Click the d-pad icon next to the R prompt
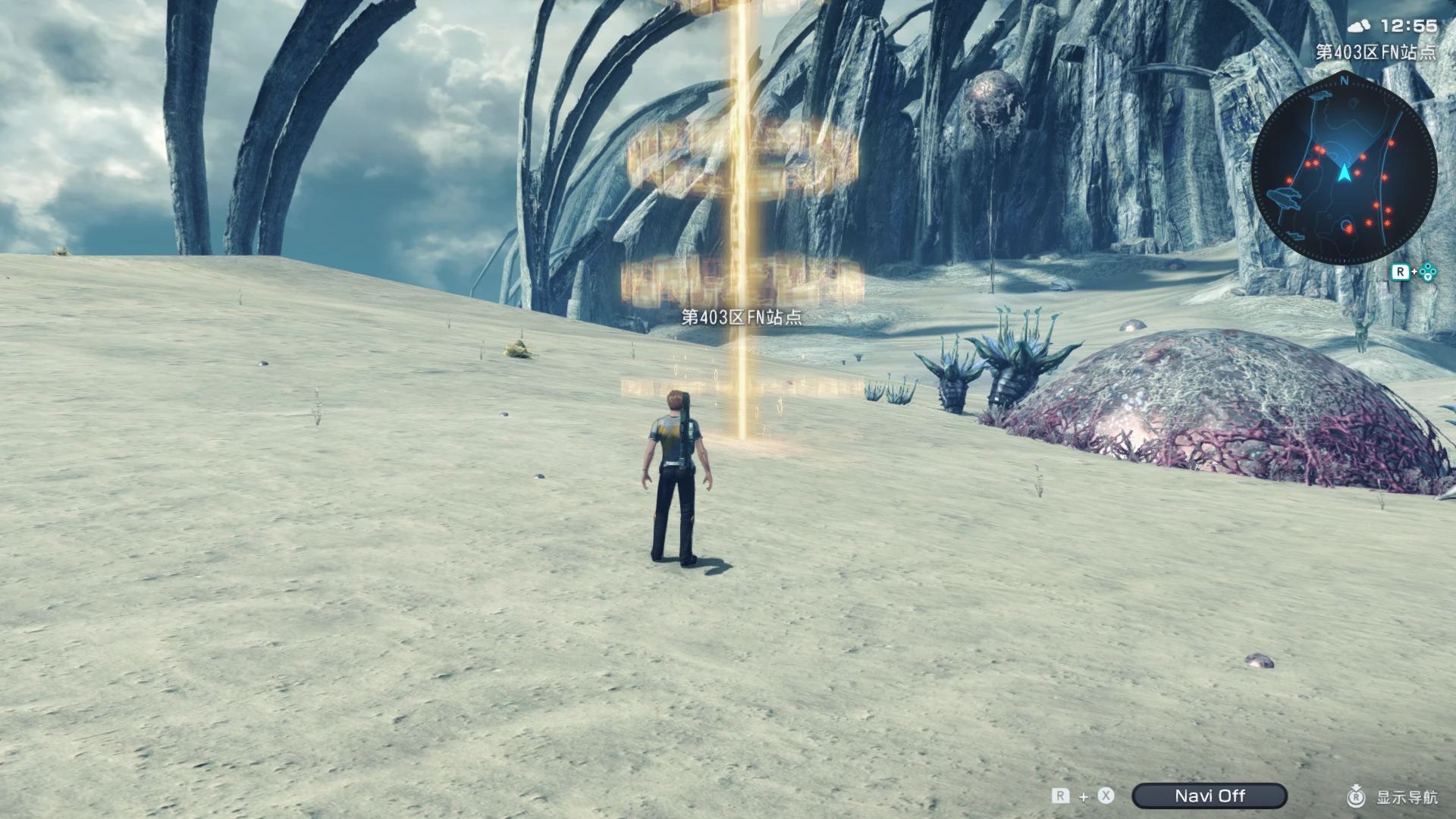 tap(1427, 273)
